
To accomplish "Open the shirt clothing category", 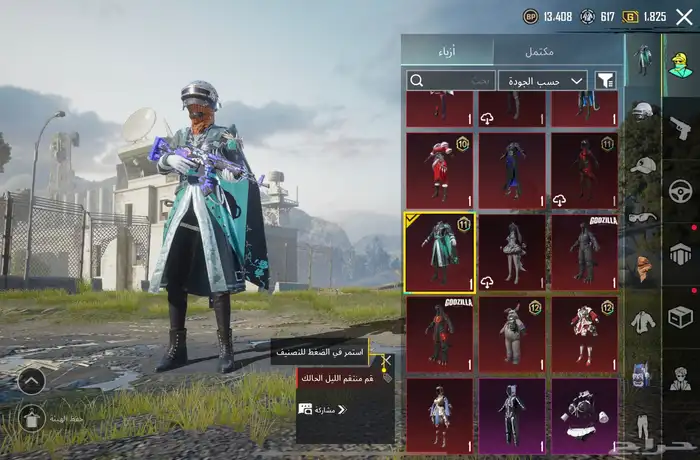I will click(642, 322).
